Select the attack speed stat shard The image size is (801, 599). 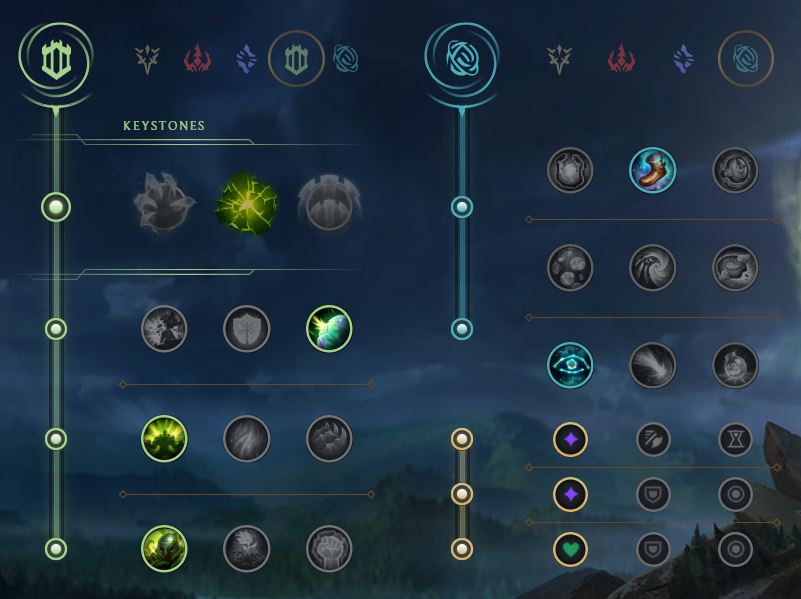(x=653, y=439)
